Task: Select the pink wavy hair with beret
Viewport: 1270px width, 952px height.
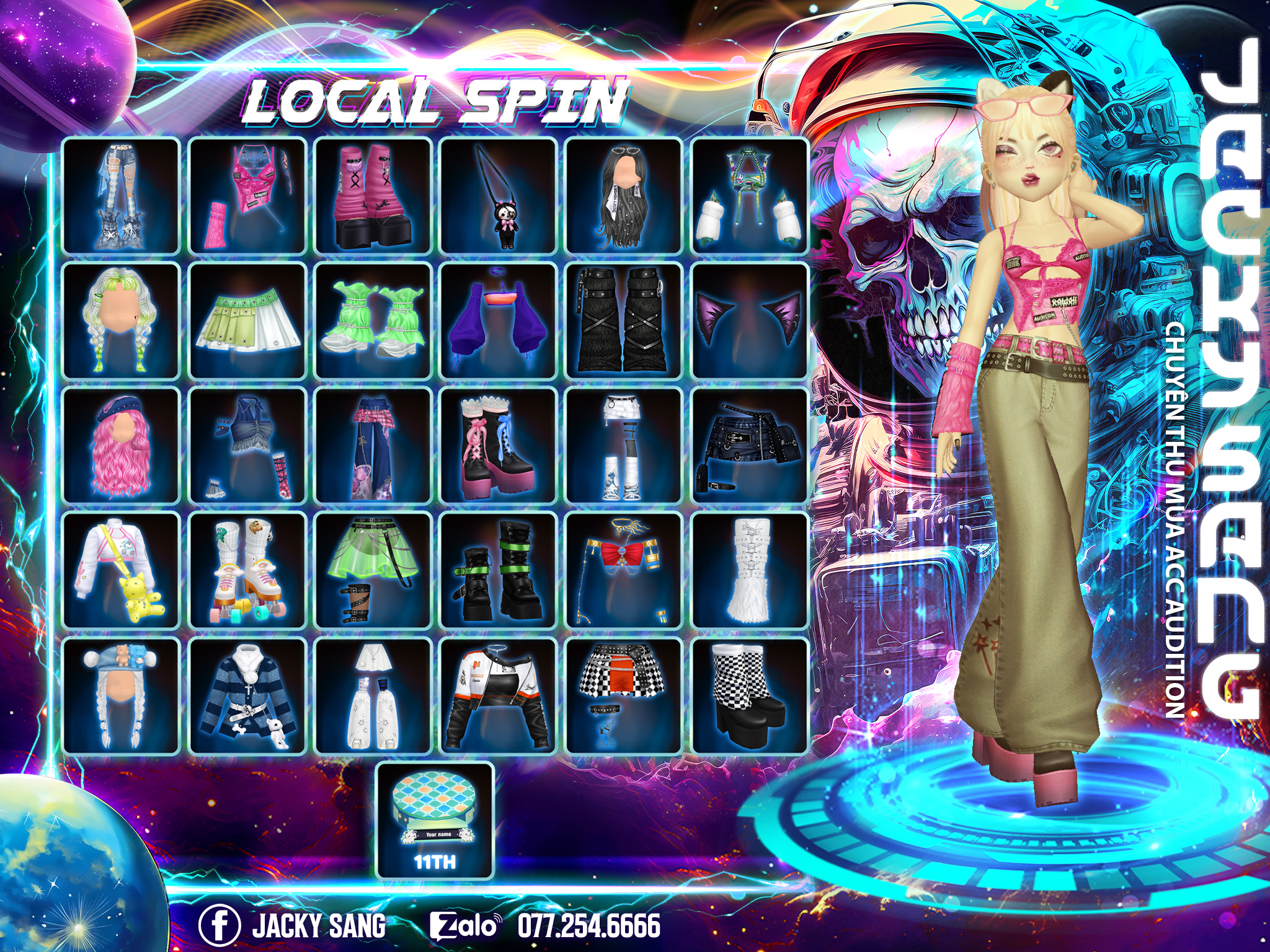Action: 122,446
